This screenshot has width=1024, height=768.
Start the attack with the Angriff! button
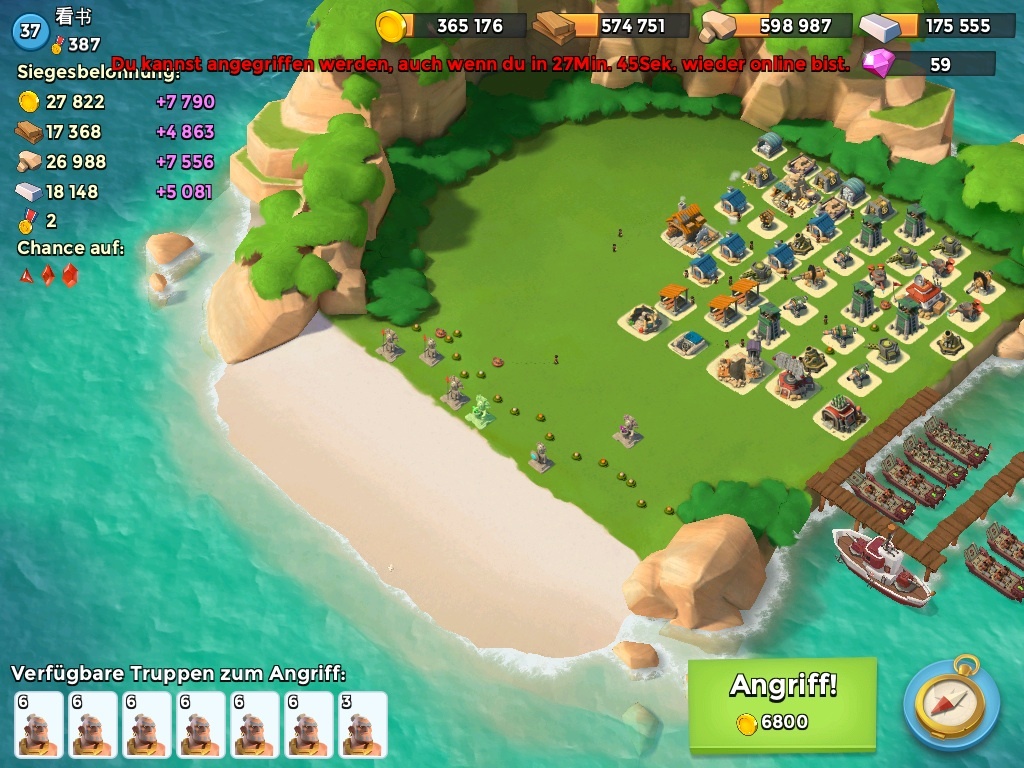782,701
